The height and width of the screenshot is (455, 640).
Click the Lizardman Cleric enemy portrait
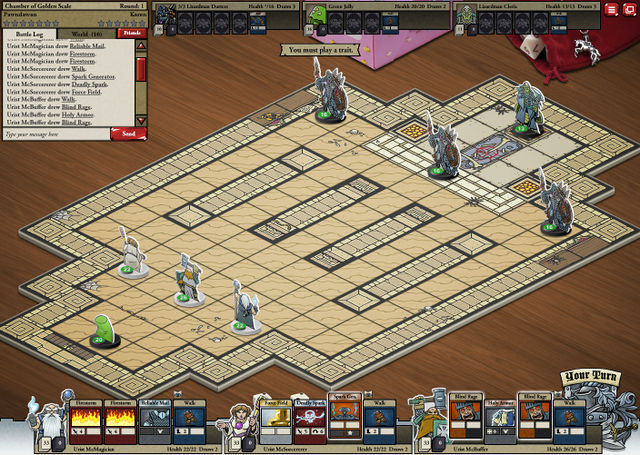[465, 15]
